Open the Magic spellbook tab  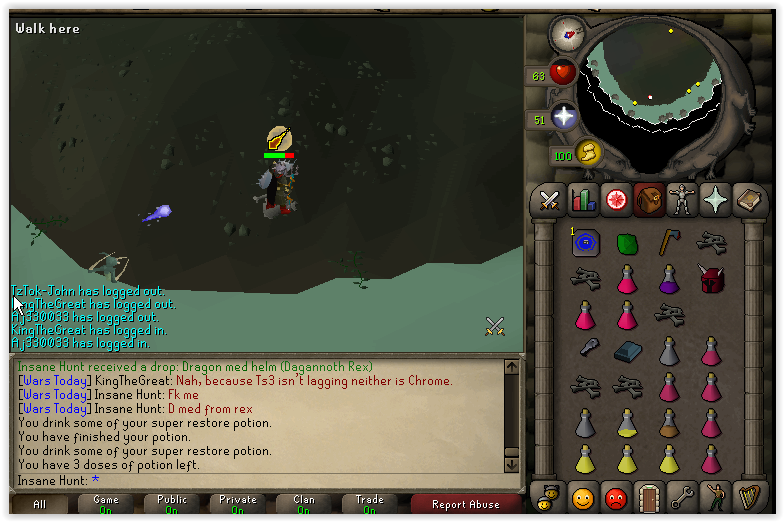point(748,200)
